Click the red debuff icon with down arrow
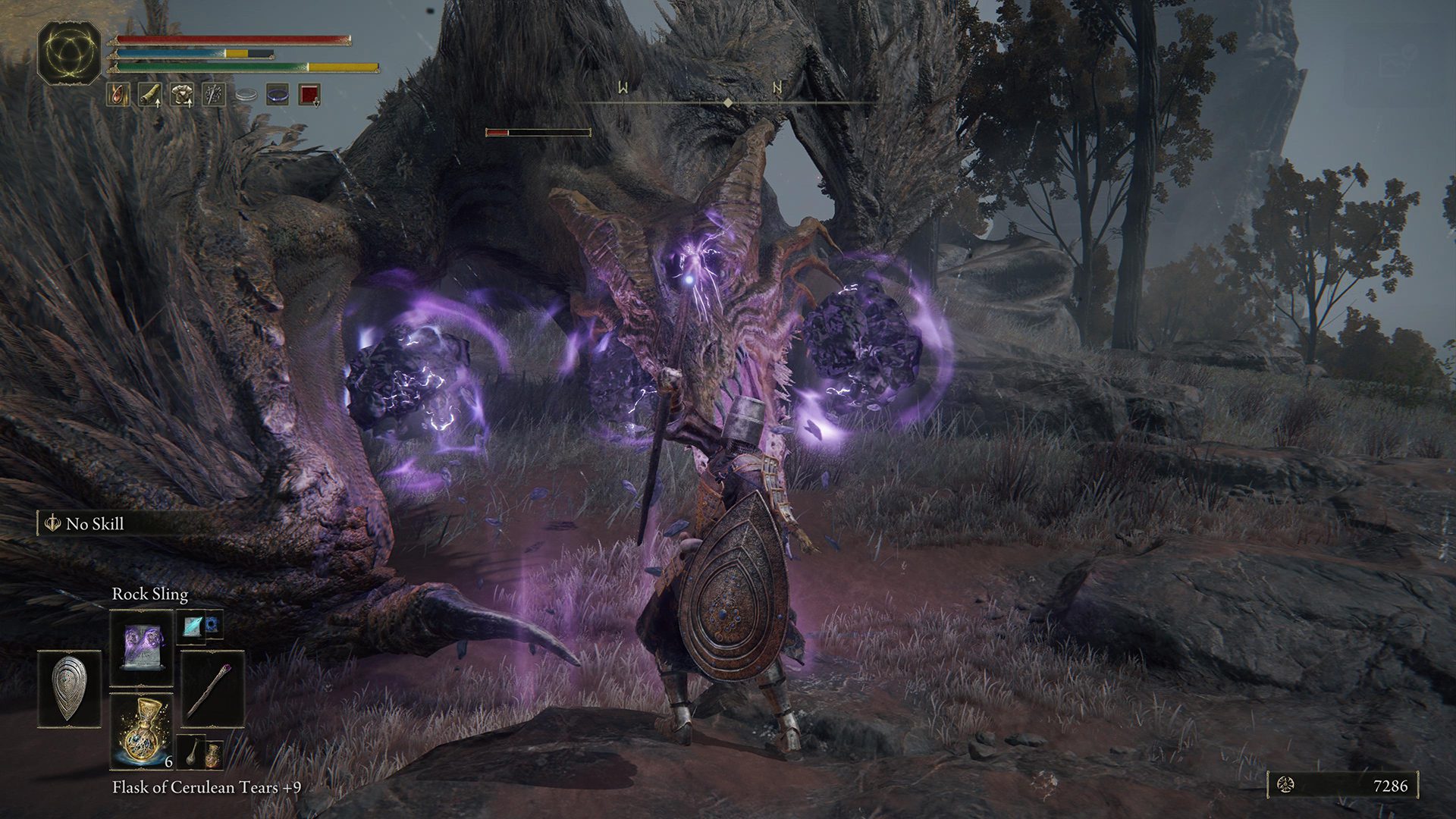1456x819 pixels. [309, 96]
